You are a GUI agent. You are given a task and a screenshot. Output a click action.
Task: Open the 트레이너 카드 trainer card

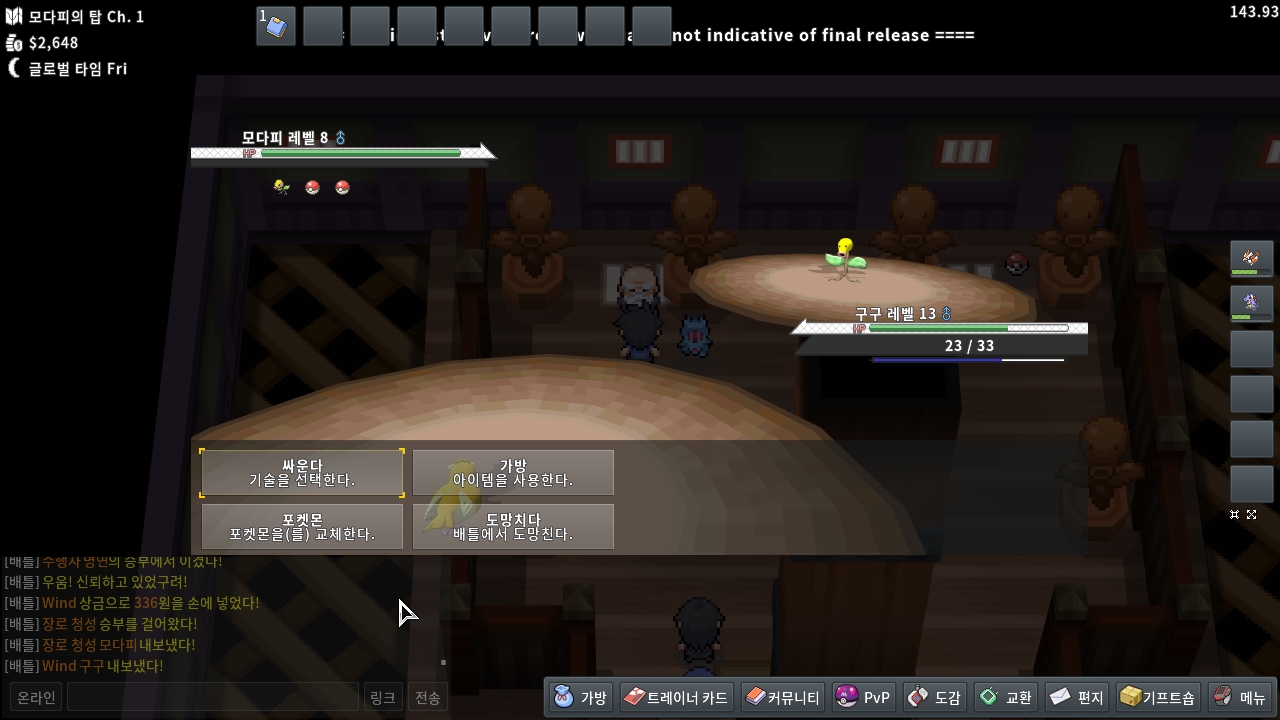(x=676, y=697)
